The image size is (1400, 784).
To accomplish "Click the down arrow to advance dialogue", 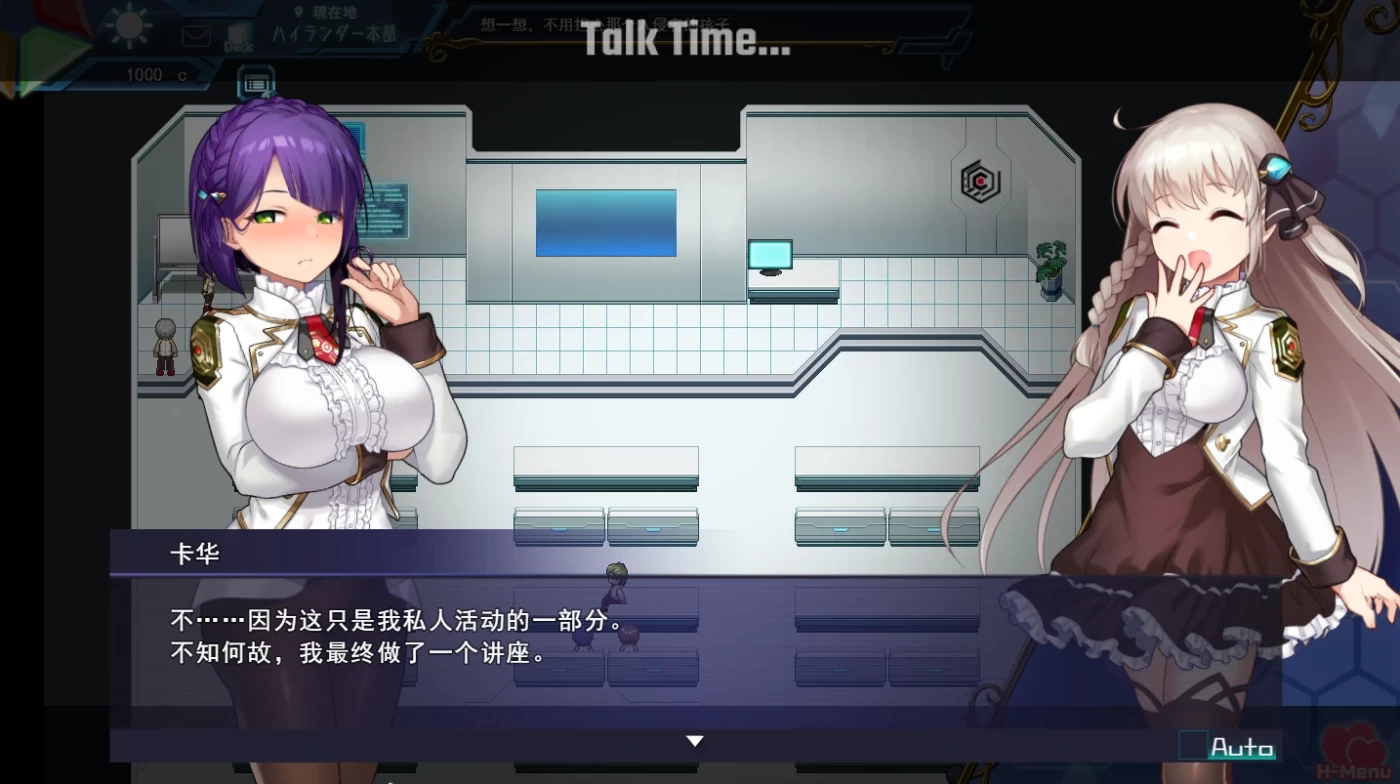I will [694, 740].
